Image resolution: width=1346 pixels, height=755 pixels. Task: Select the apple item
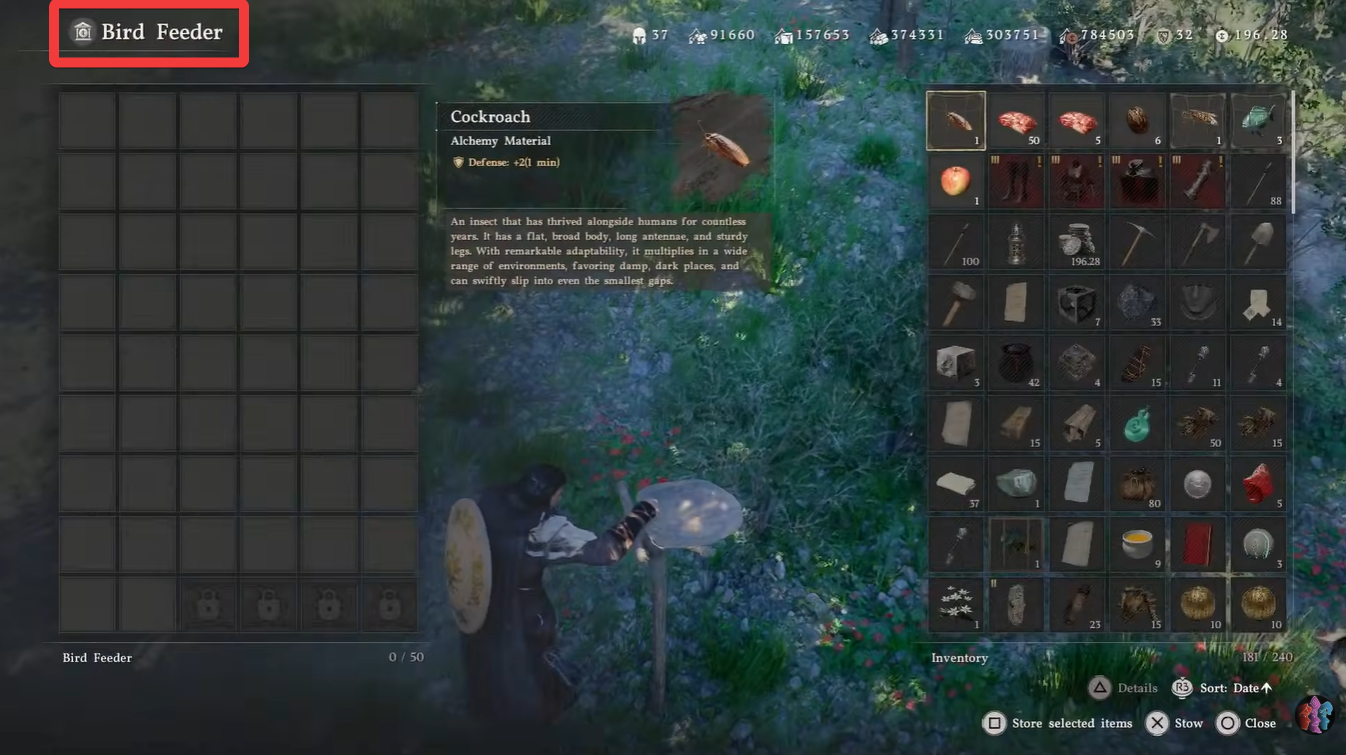[x=956, y=181]
